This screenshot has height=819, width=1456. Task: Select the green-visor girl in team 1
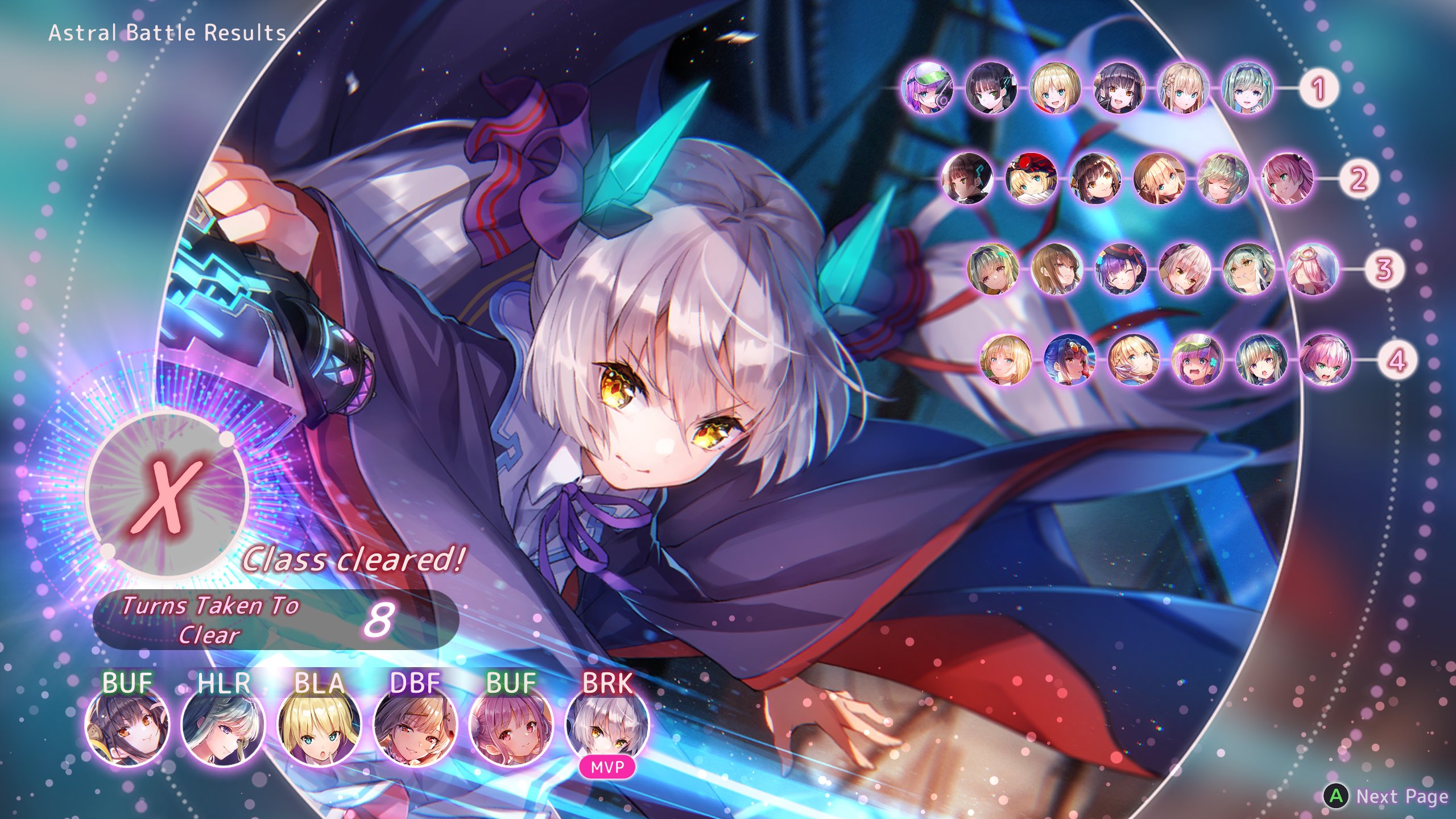click(928, 88)
